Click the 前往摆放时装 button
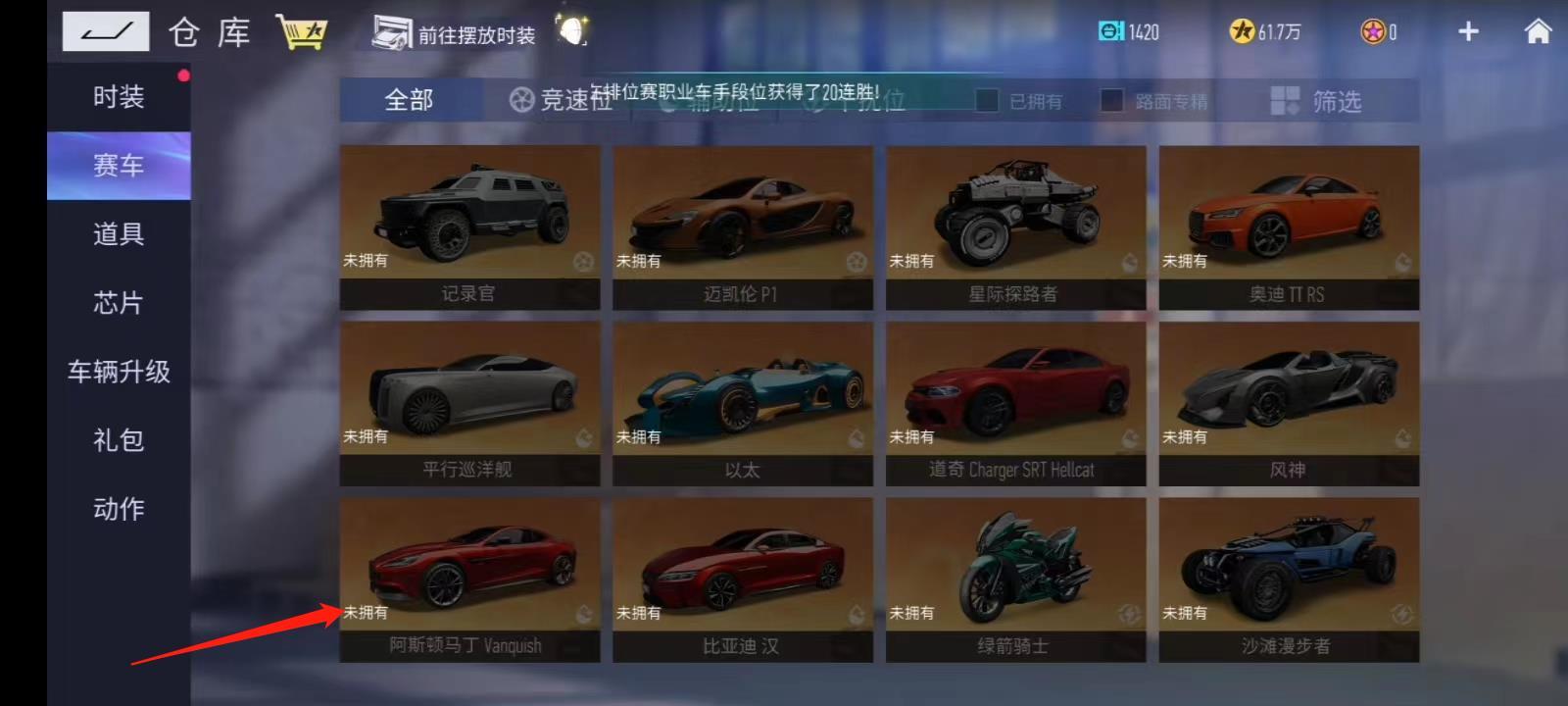 tap(451, 30)
